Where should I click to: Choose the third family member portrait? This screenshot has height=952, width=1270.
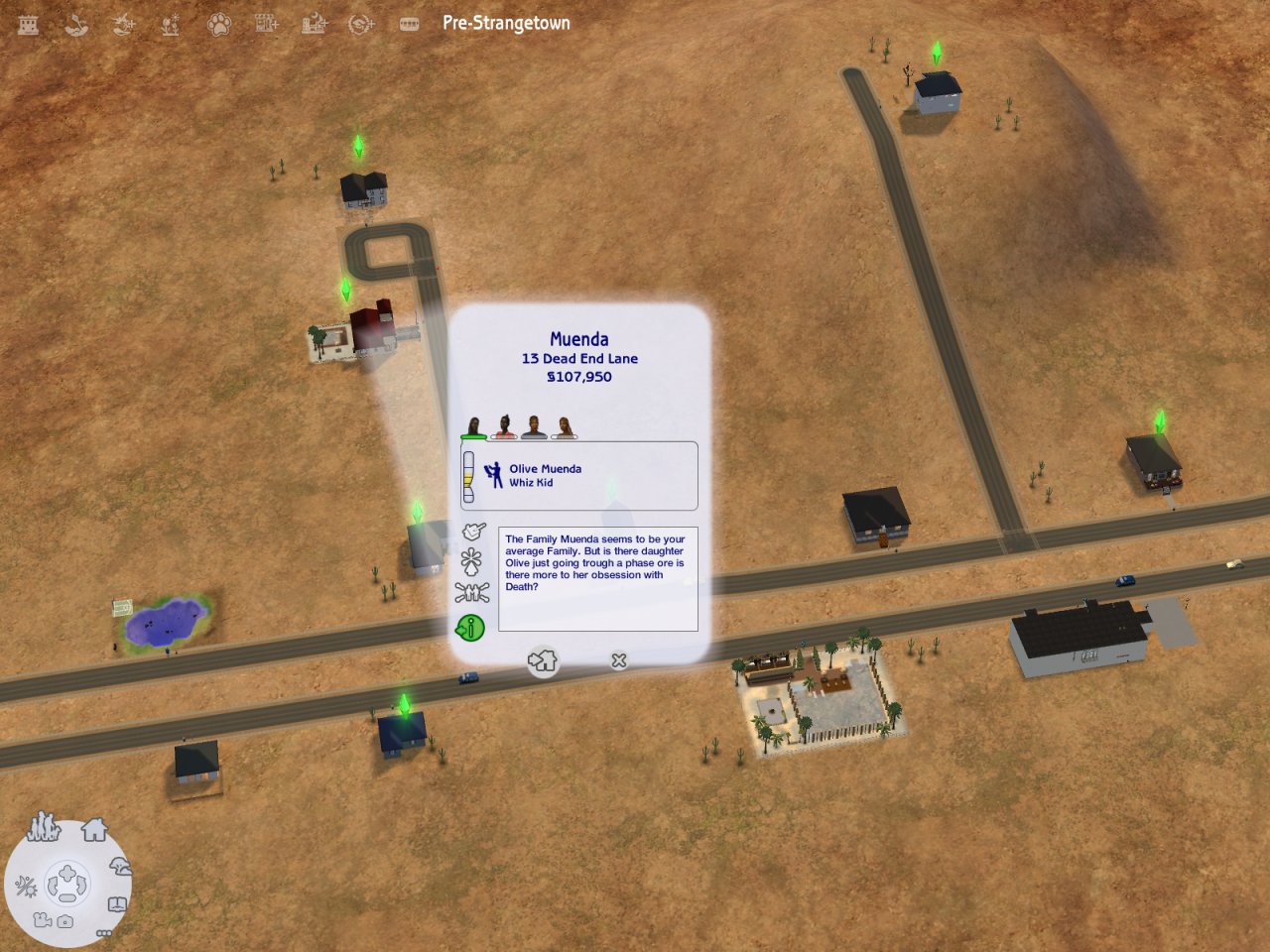(534, 427)
